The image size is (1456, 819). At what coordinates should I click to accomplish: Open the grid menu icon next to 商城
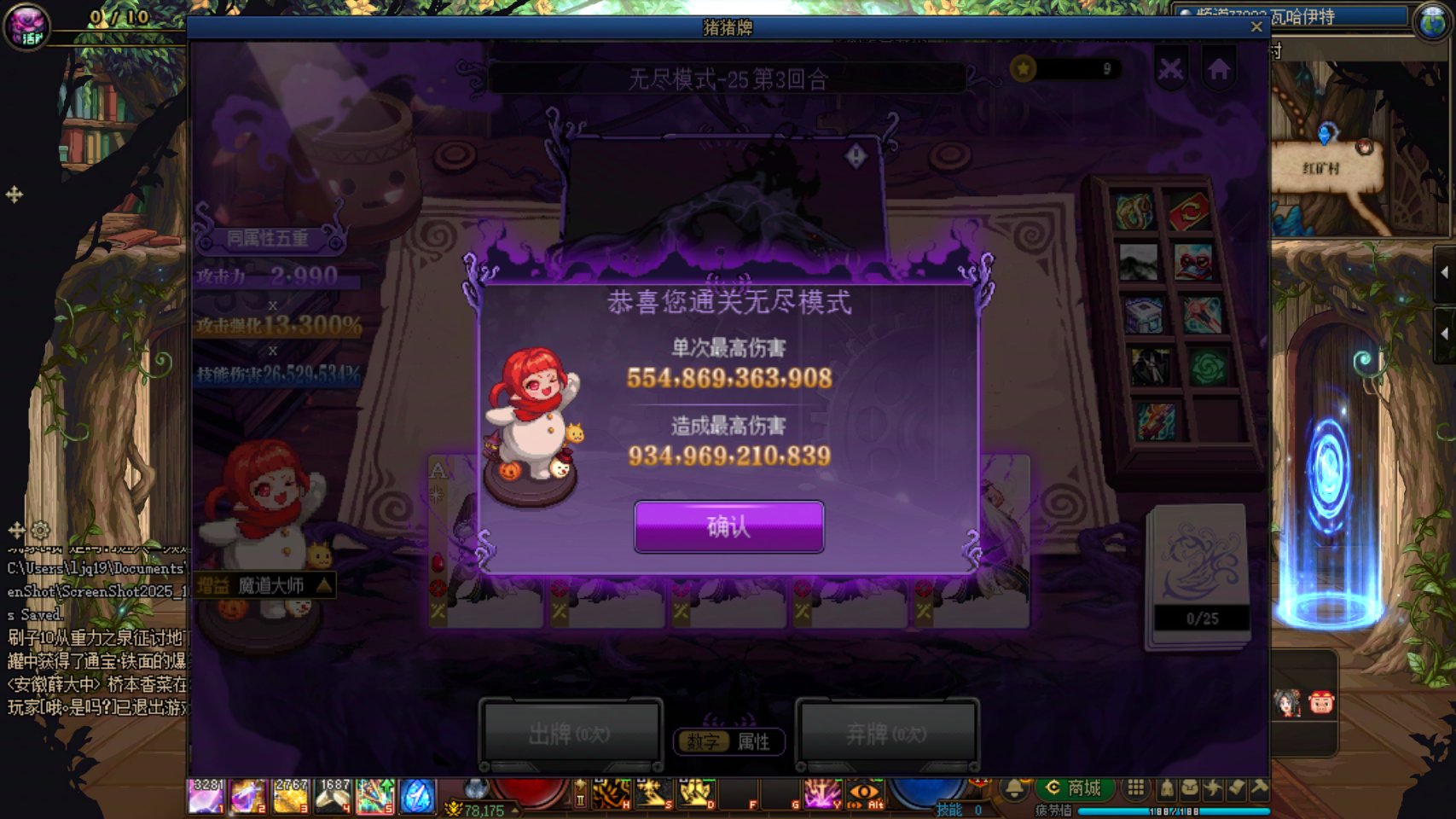click(1135, 787)
